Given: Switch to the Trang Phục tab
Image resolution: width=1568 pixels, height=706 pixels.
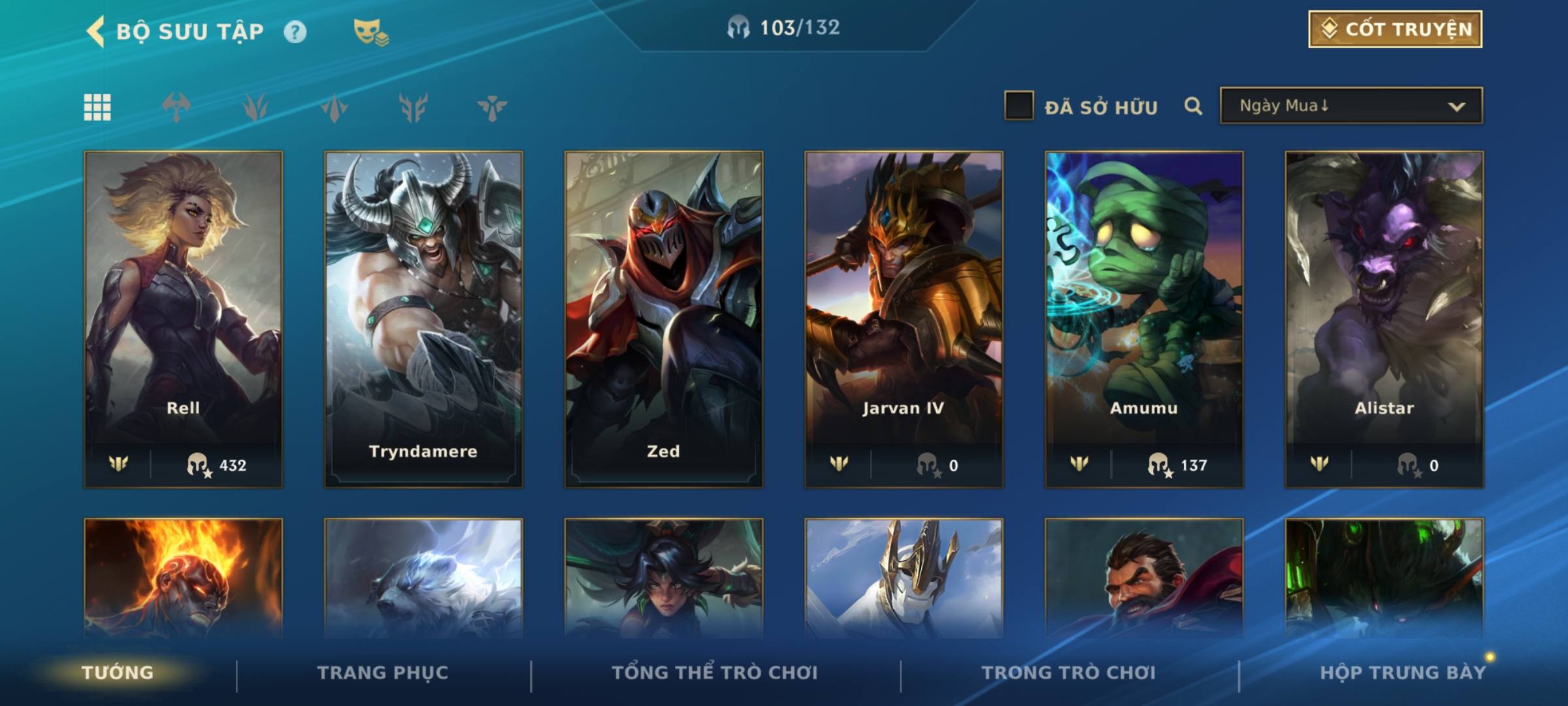Looking at the screenshot, I should click(x=383, y=673).
